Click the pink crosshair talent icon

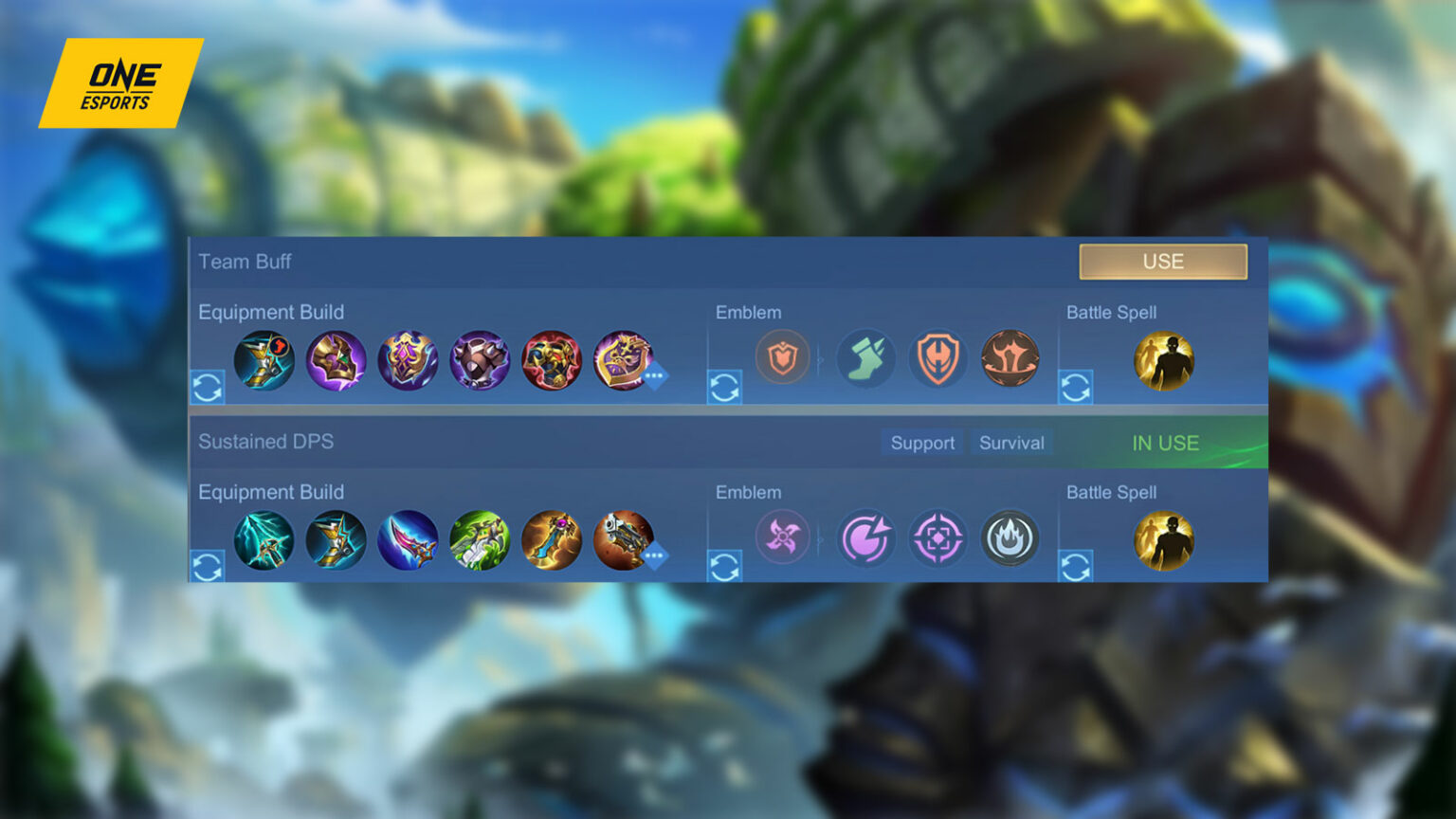937,538
